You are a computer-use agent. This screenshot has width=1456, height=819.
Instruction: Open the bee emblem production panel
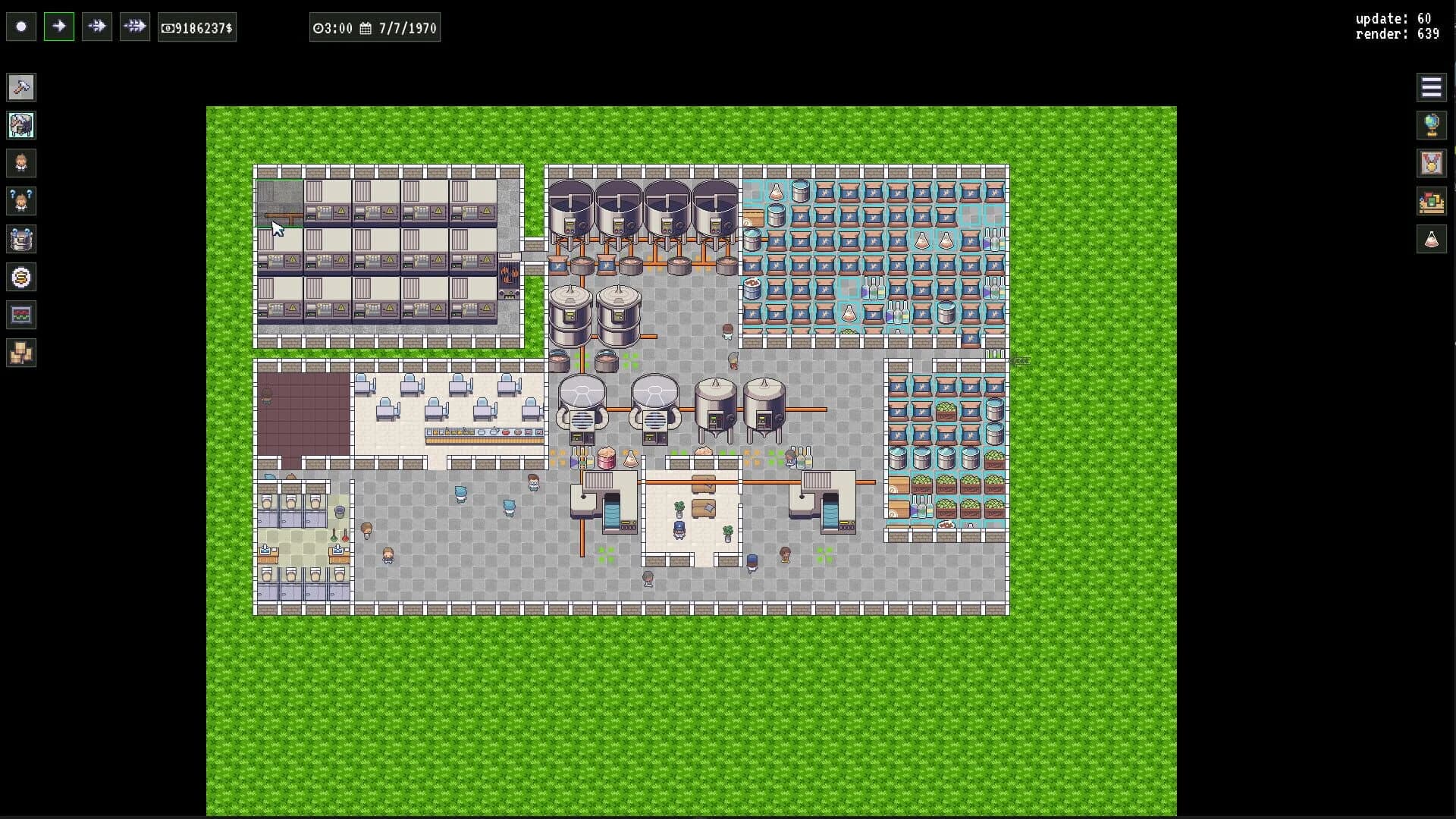(x=21, y=277)
